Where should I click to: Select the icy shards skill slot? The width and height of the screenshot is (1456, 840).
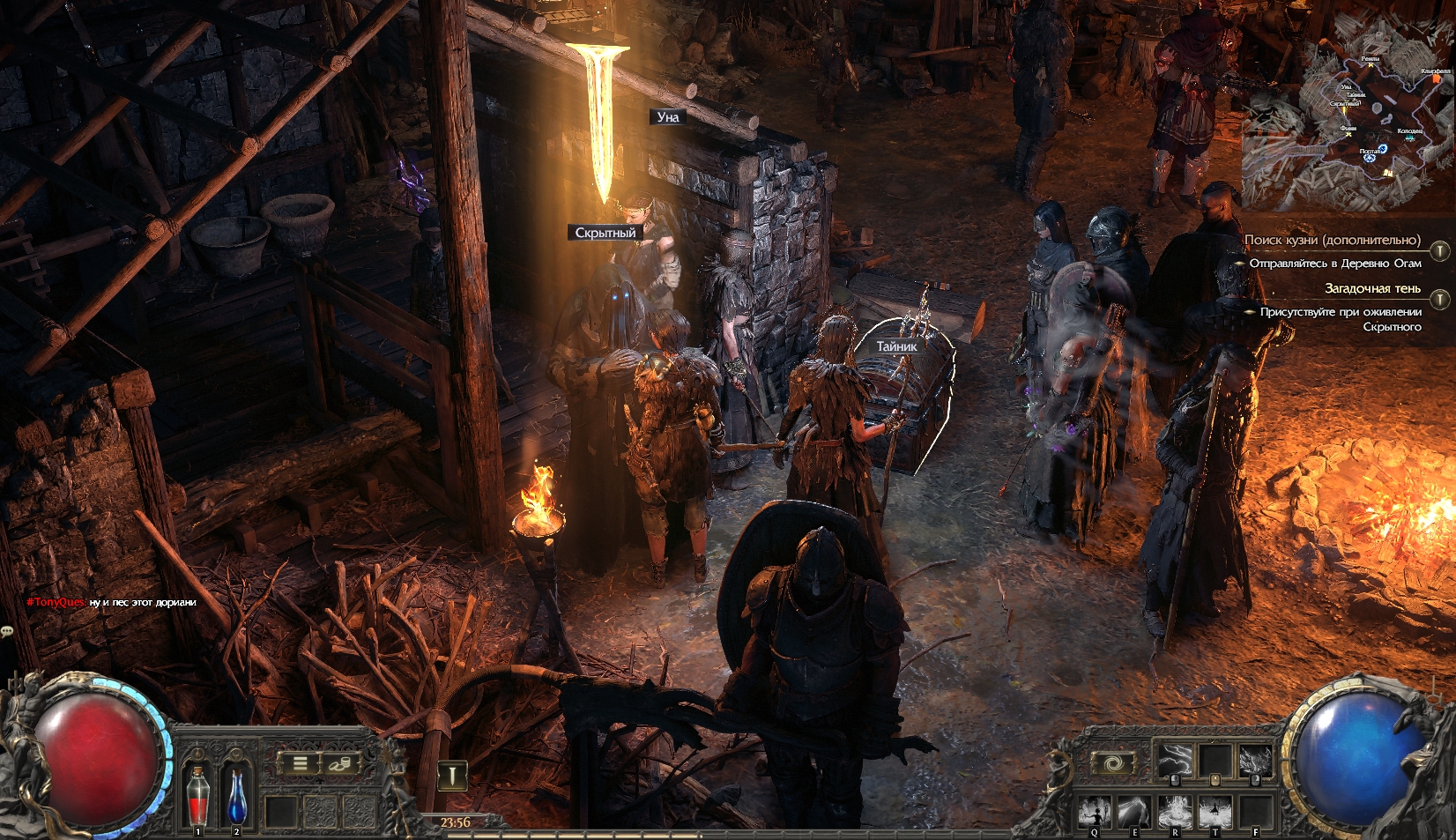point(1254,759)
